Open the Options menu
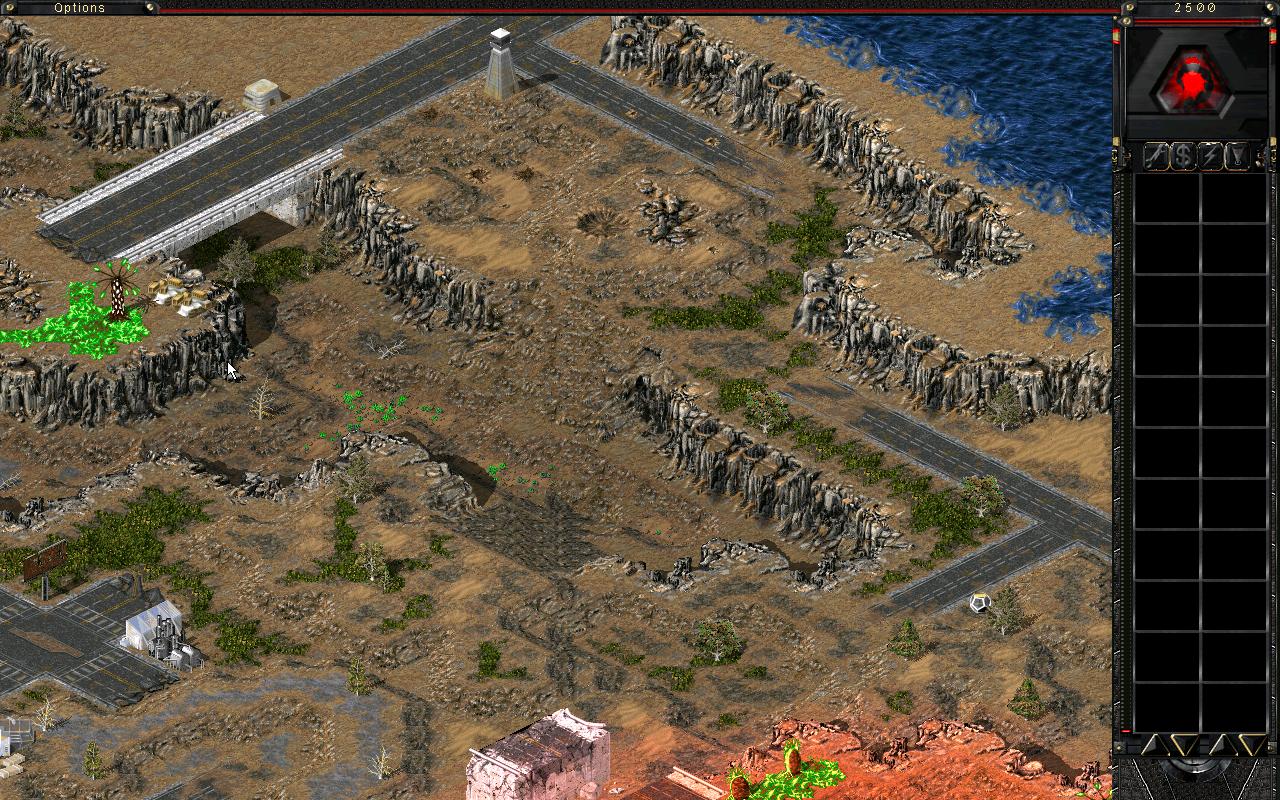1280x800 pixels. (78, 7)
